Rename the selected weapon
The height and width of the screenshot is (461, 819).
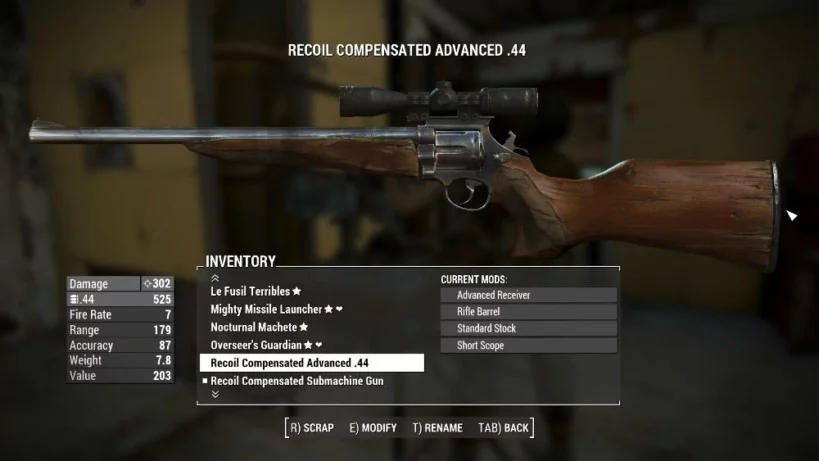(x=437, y=428)
